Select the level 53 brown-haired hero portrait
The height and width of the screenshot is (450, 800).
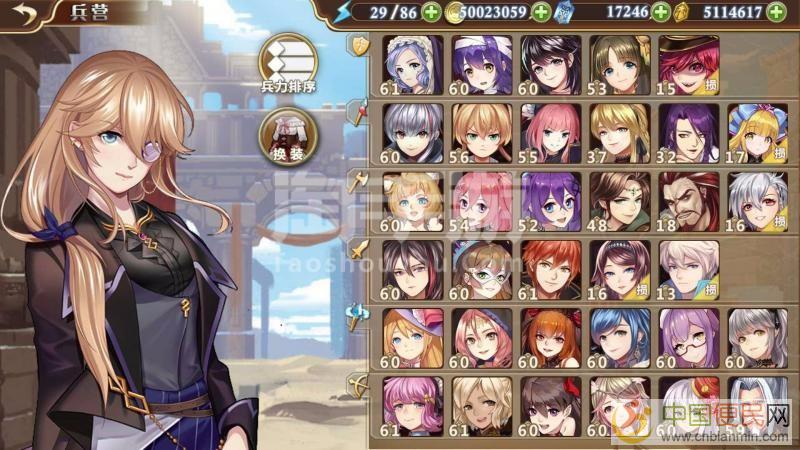[619, 66]
